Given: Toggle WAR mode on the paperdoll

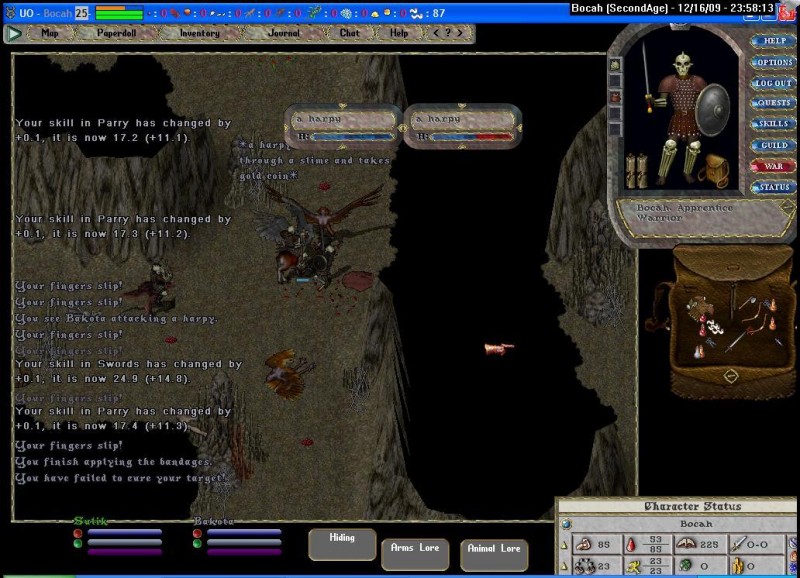Looking at the screenshot, I should coord(774,166).
